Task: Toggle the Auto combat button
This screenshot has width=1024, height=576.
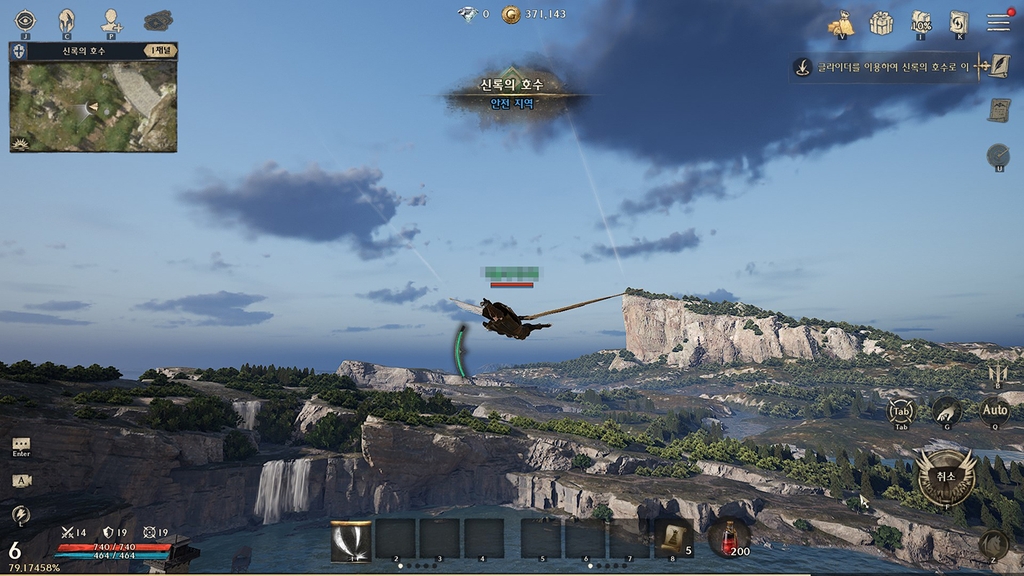Action: click(994, 409)
